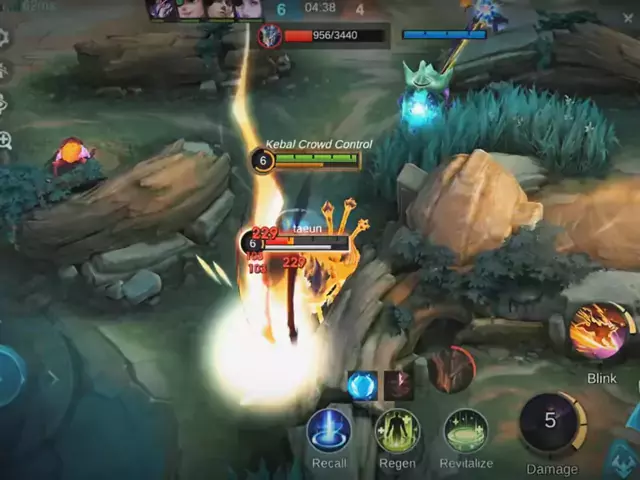Cast the Blink skill
The width and height of the screenshot is (640, 480).
click(600, 333)
